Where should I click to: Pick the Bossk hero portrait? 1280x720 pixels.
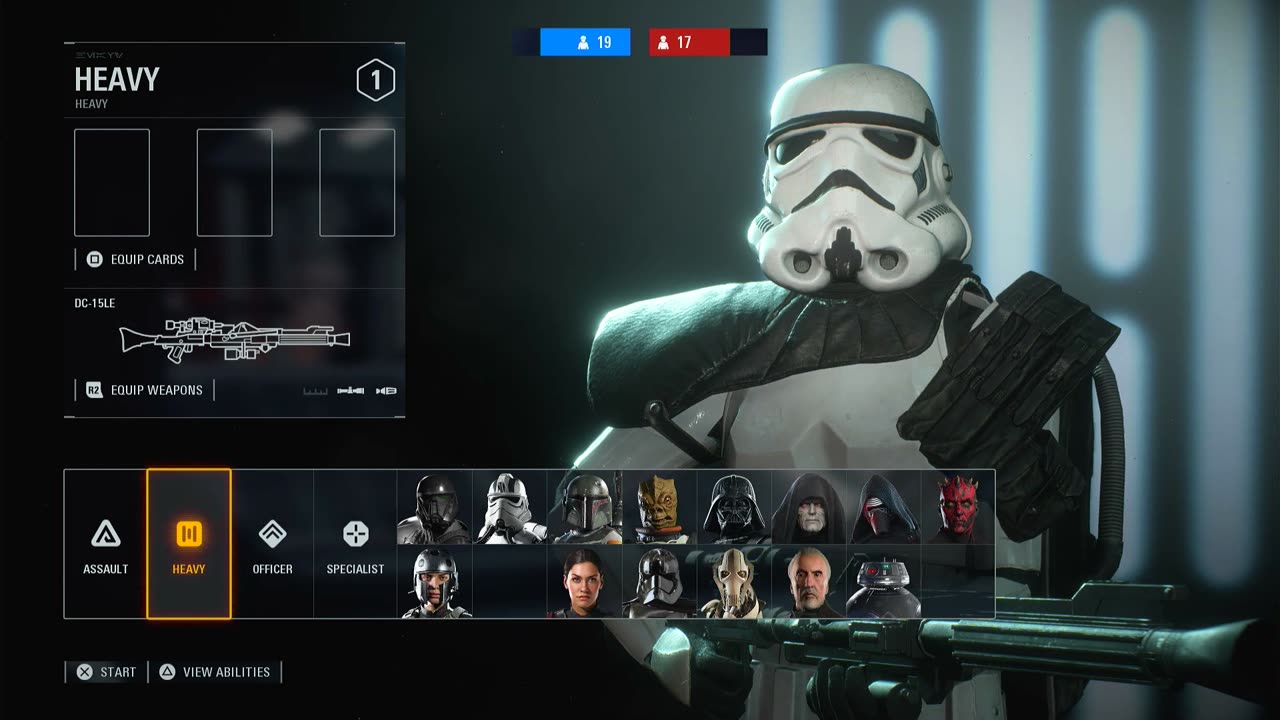point(660,508)
